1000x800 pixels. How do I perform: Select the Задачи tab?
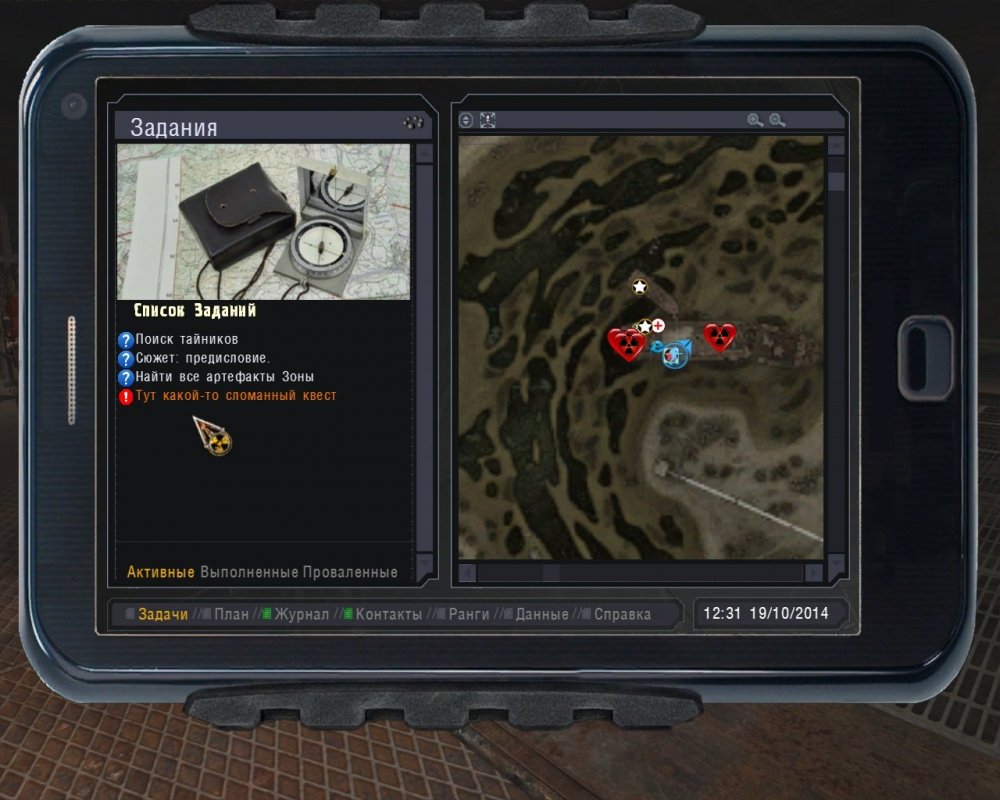(x=163, y=614)
